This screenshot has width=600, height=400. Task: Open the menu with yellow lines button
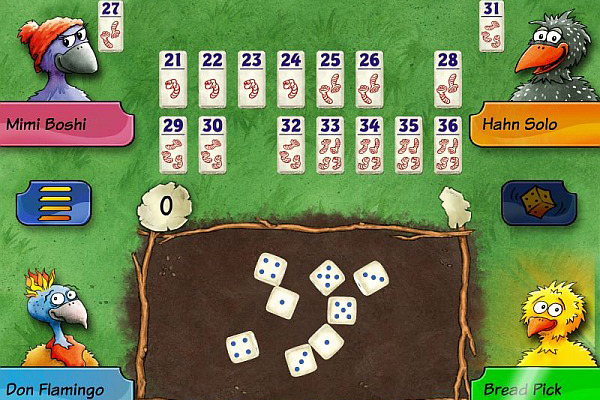coord(48,201)
